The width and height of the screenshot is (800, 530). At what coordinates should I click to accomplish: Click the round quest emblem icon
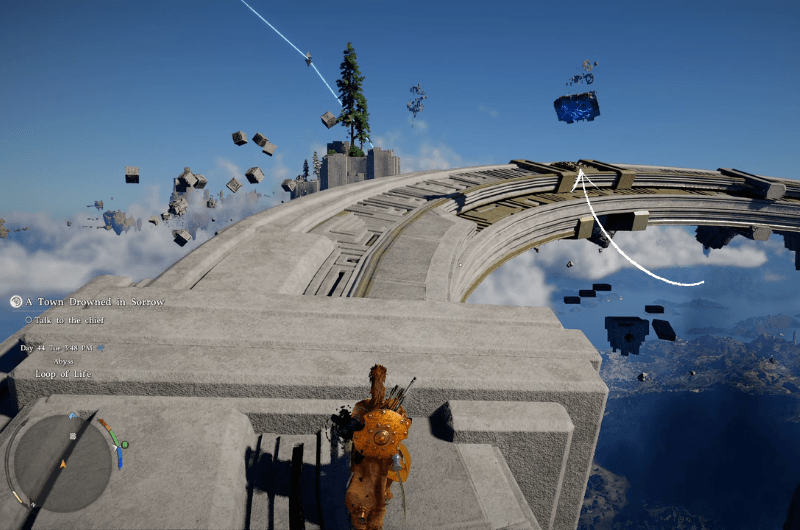[x=16, y=301]
